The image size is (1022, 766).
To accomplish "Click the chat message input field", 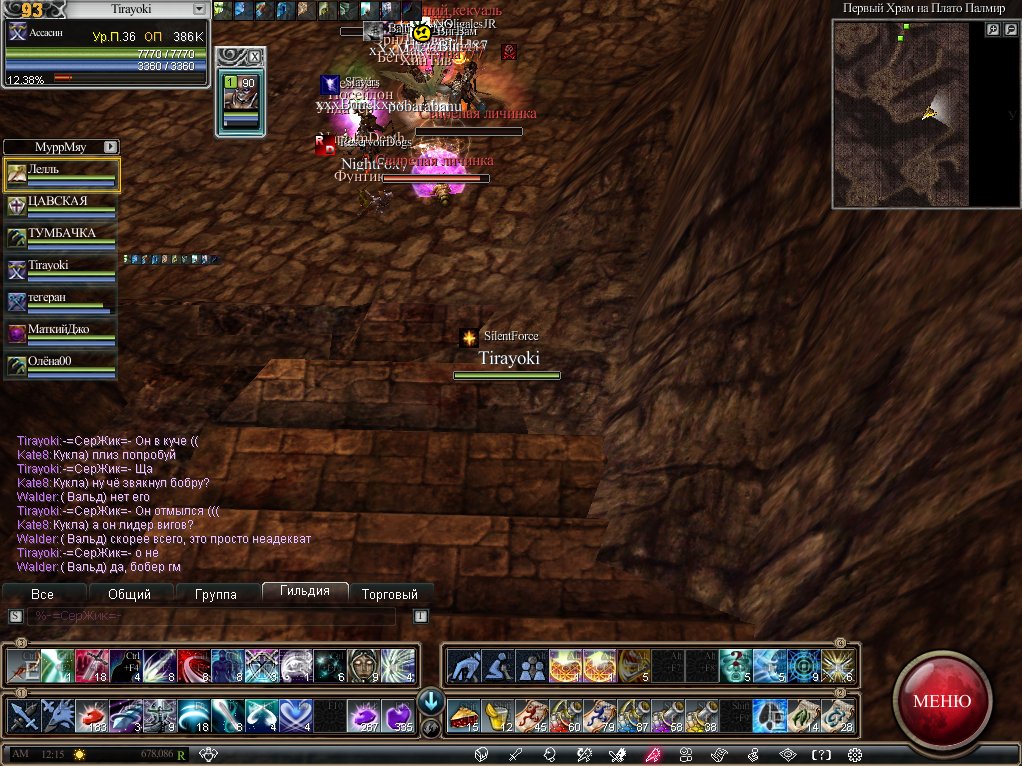I will coord(210,616).
